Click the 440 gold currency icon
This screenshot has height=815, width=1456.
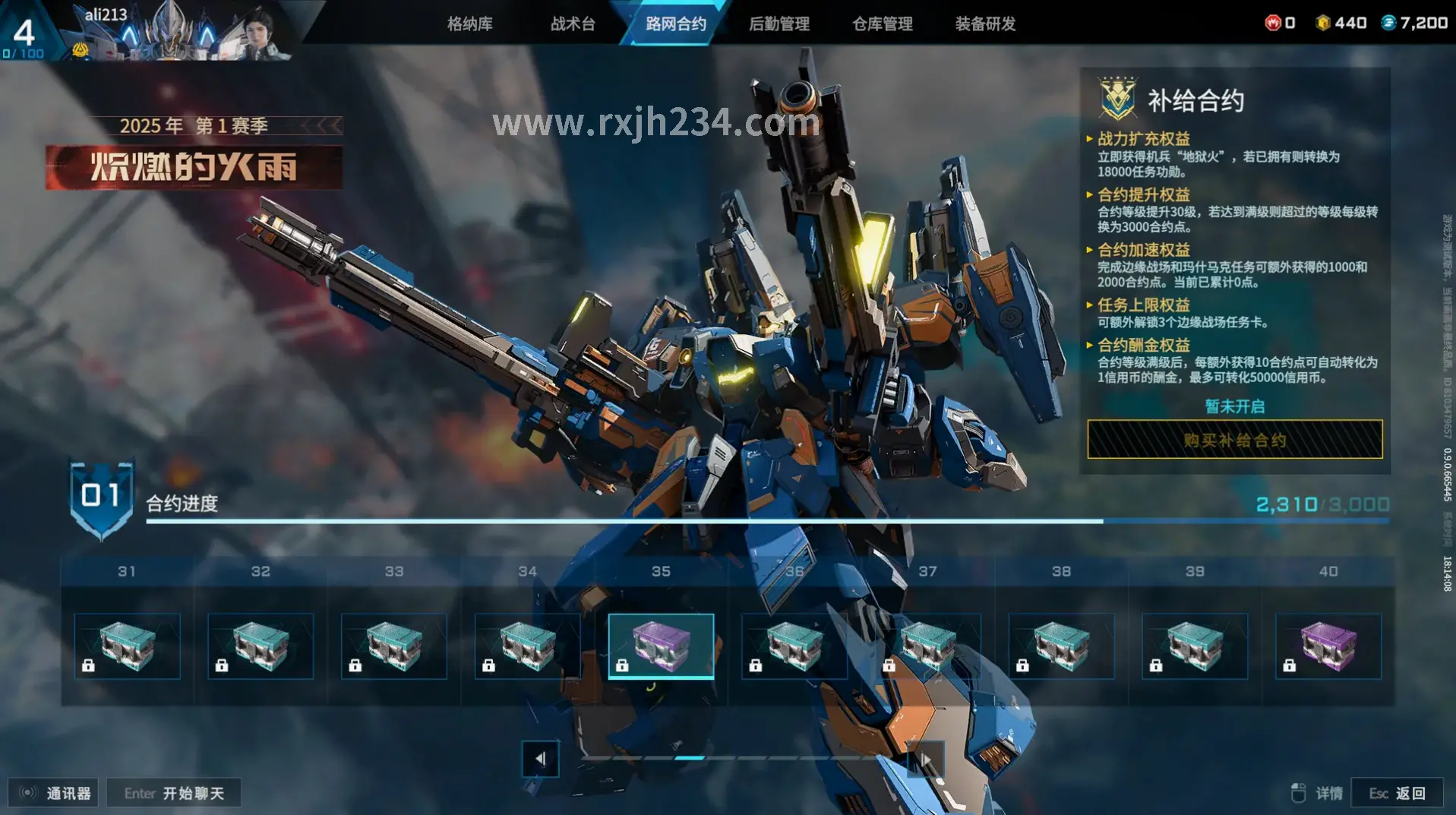(1323, 23)
